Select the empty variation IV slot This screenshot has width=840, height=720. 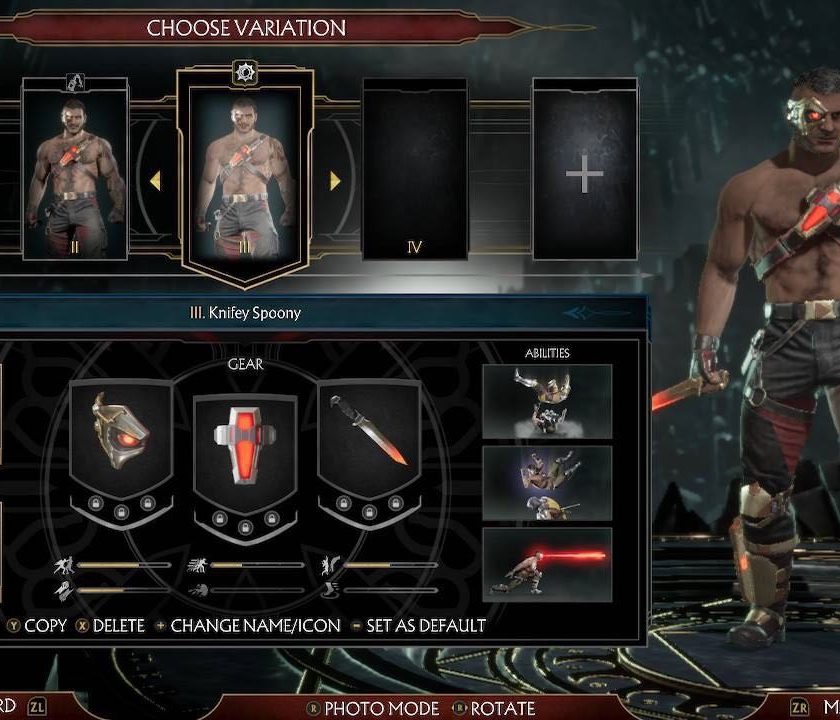[x=415, y=172]
